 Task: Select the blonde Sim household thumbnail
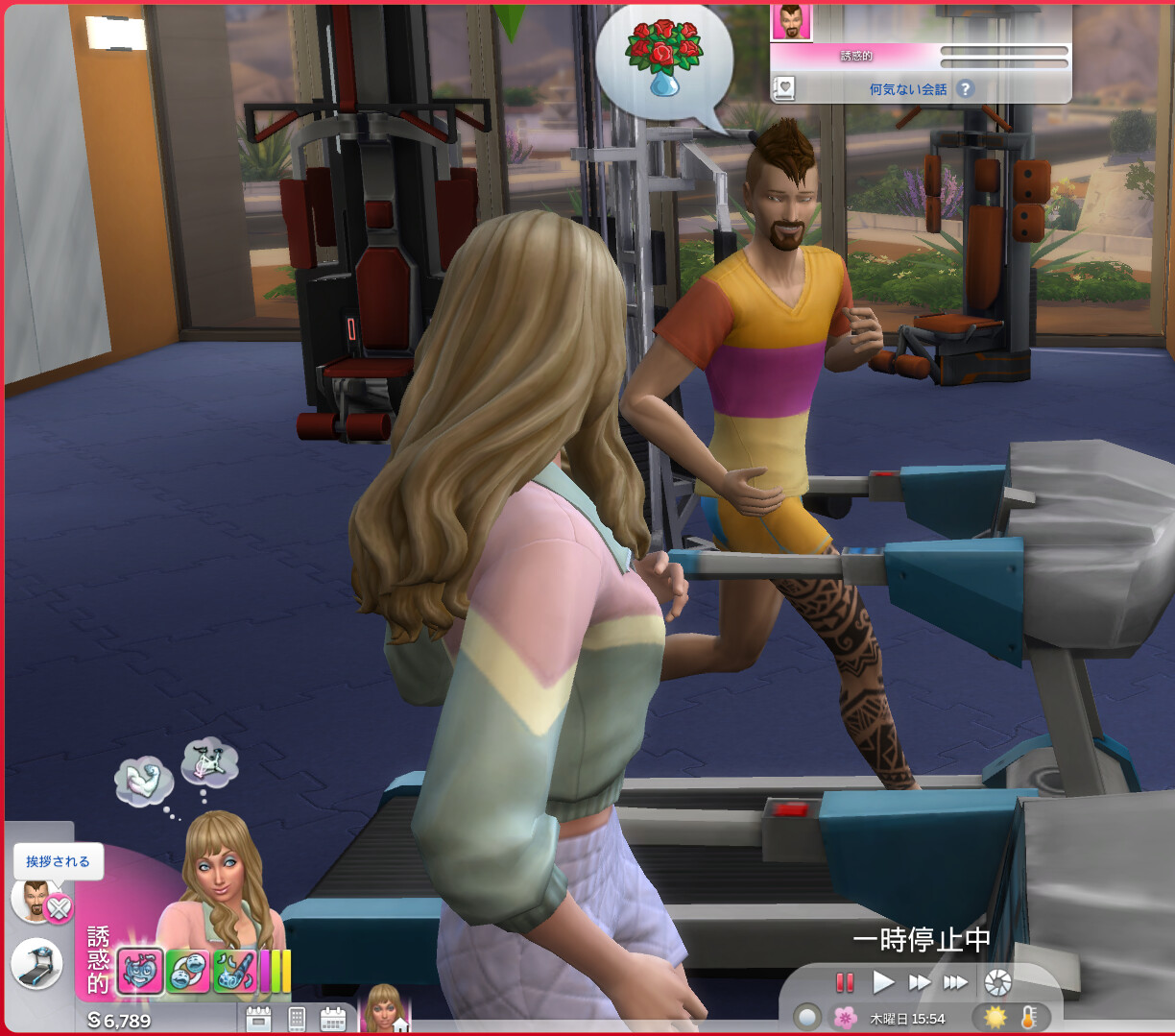pos(384,1011)
